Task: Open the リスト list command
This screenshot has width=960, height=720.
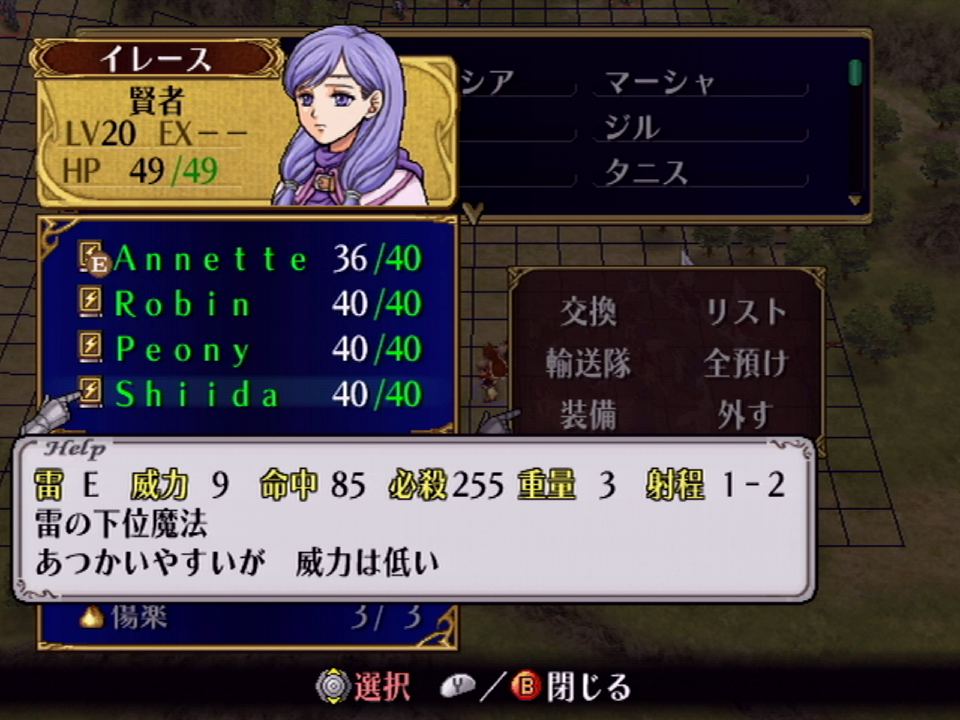Action: click(744, 312)
